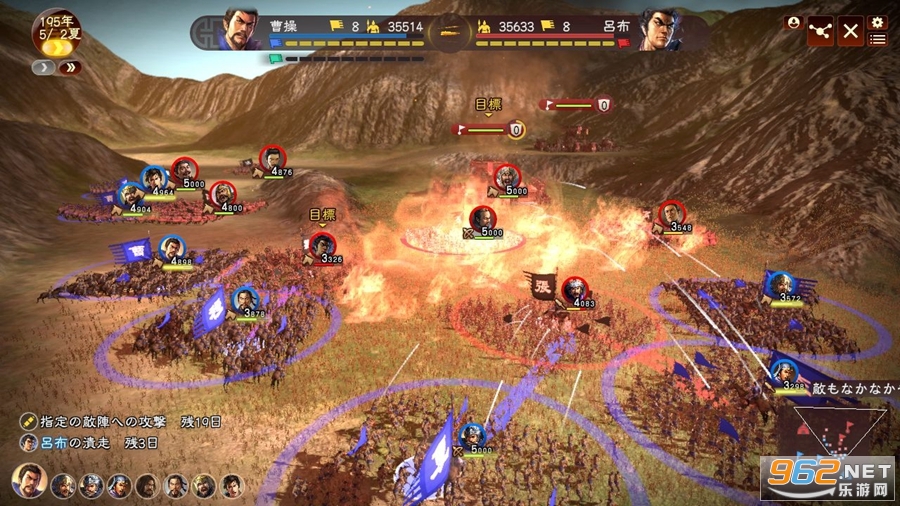Select the allied unit with 3578 troops
900x506 pixels.
(245, 300)
